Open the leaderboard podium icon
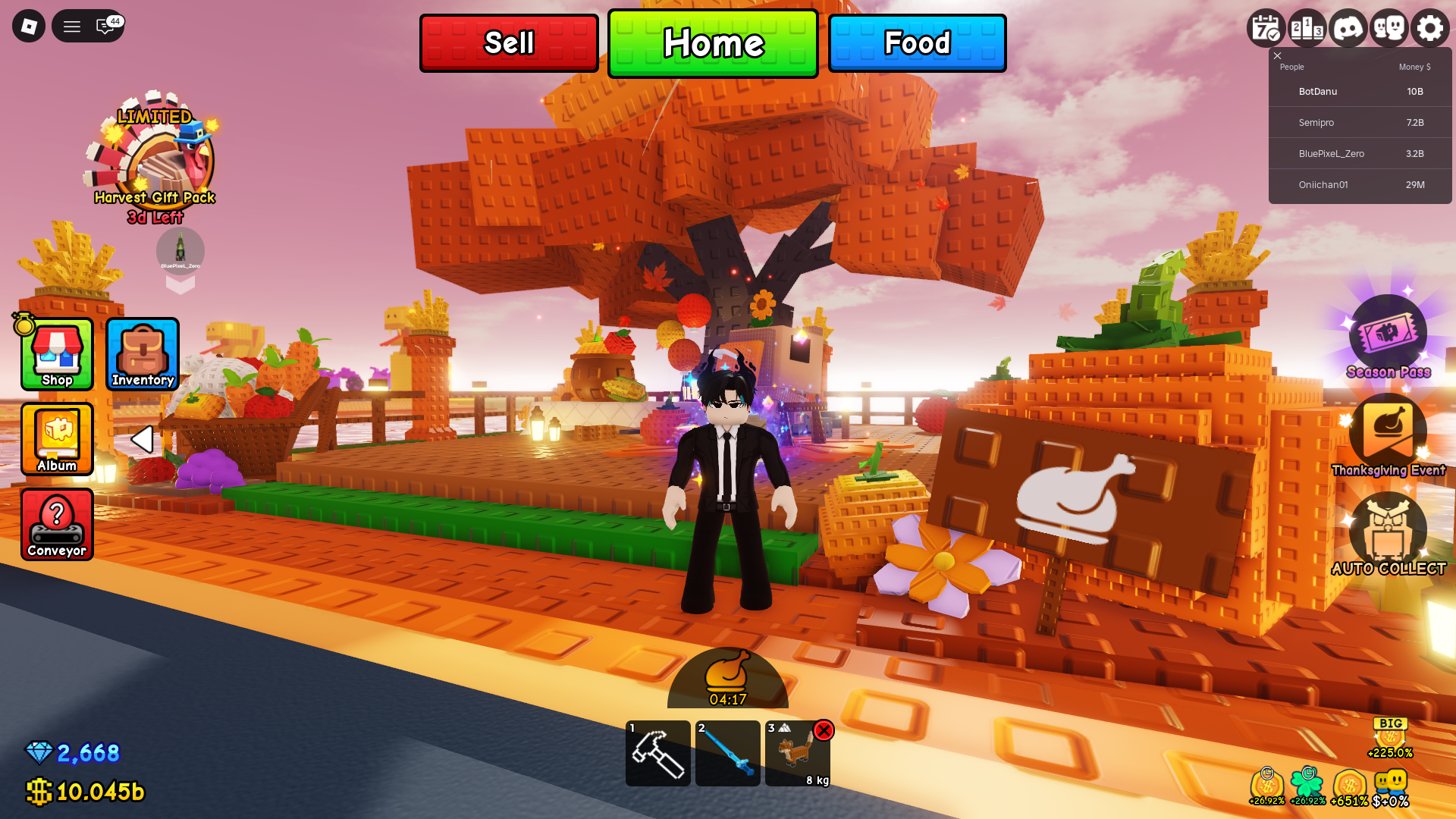1456x819 pixels. [x=1306, y=27]
